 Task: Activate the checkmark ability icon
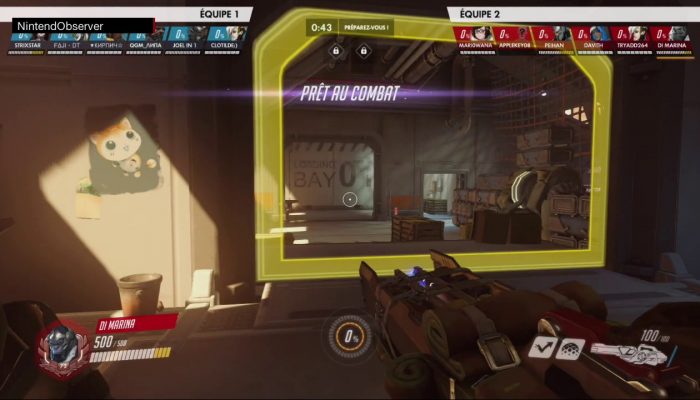[544, 347]
